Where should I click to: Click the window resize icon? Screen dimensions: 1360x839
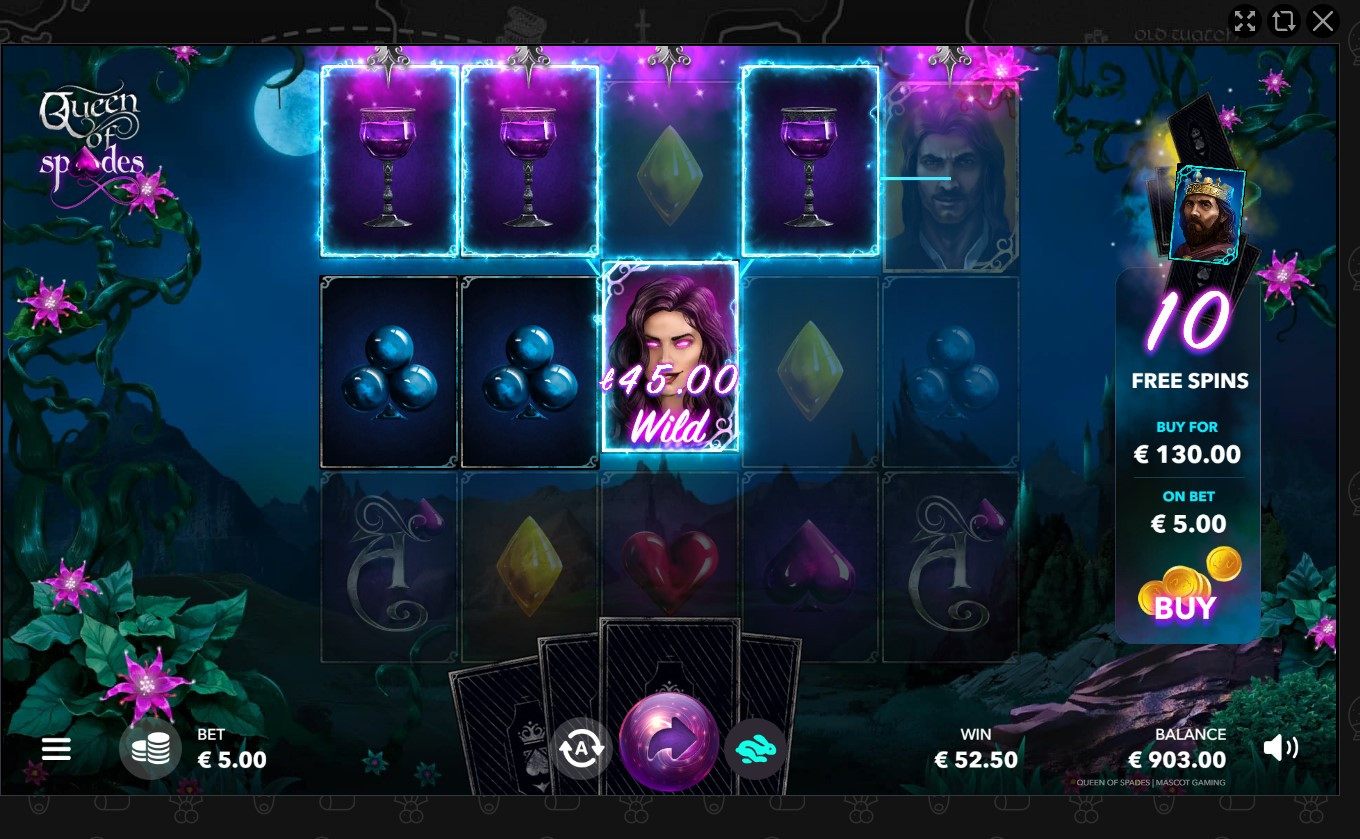pyautogui.click(x=1283, y=21)
